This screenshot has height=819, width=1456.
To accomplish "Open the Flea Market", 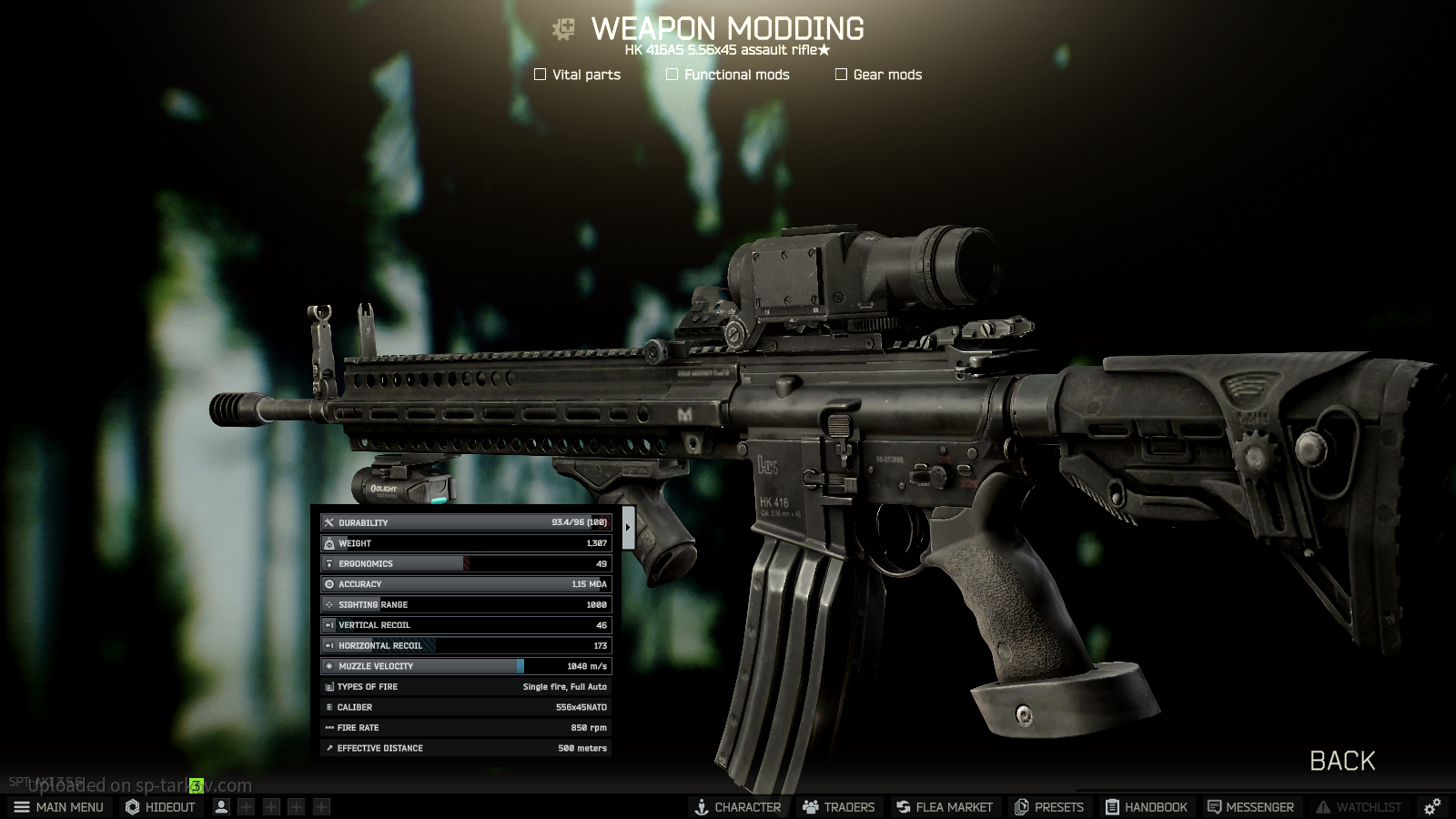I will (945, 807).
